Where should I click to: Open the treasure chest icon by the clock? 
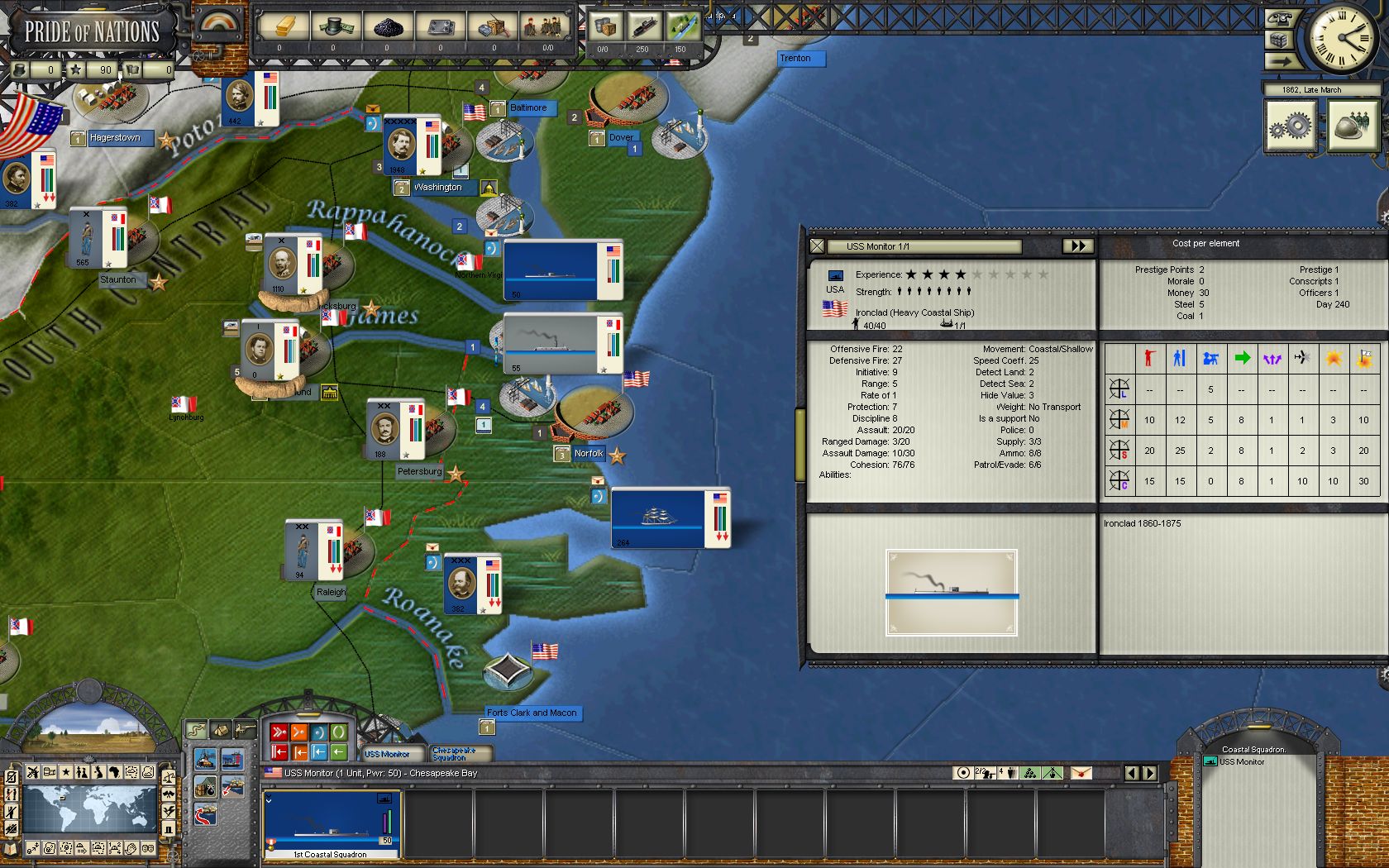point(1280,41)
